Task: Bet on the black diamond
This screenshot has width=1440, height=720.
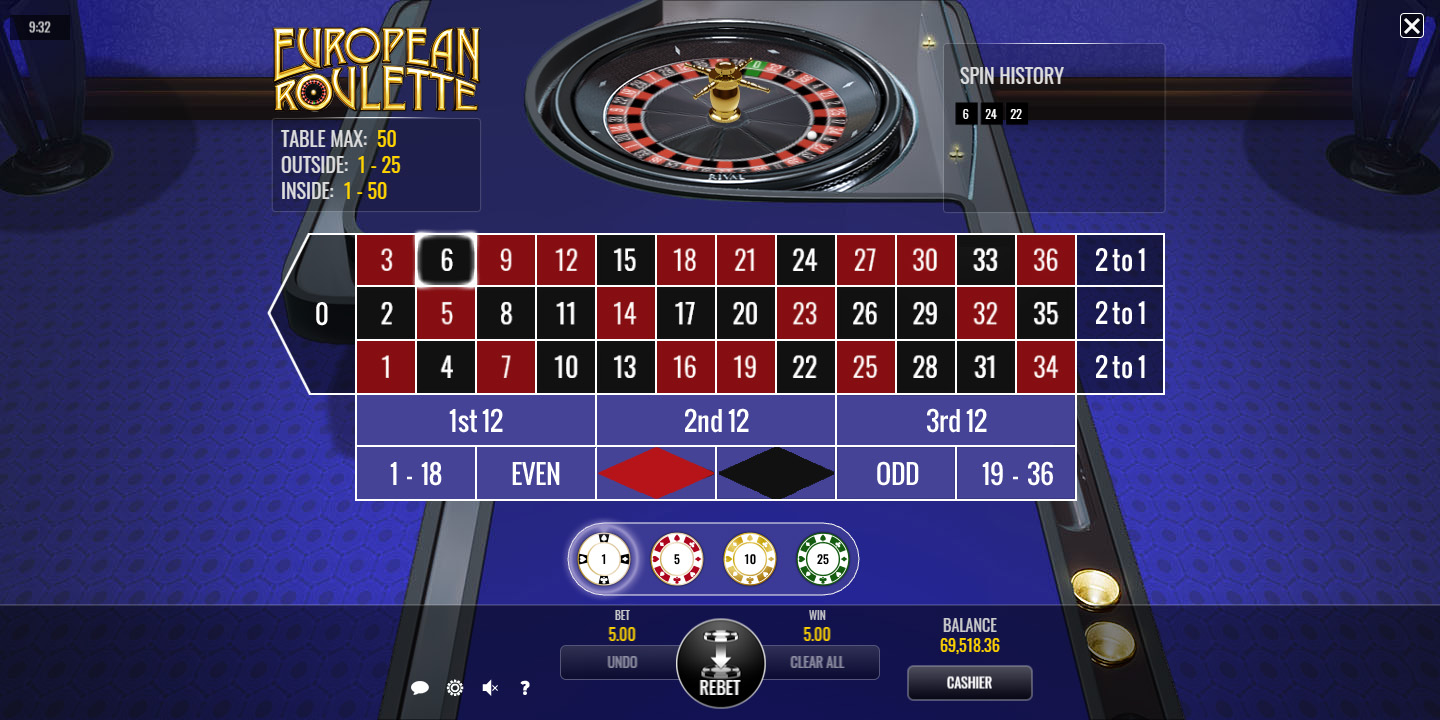Action: (x=776, y=473)
